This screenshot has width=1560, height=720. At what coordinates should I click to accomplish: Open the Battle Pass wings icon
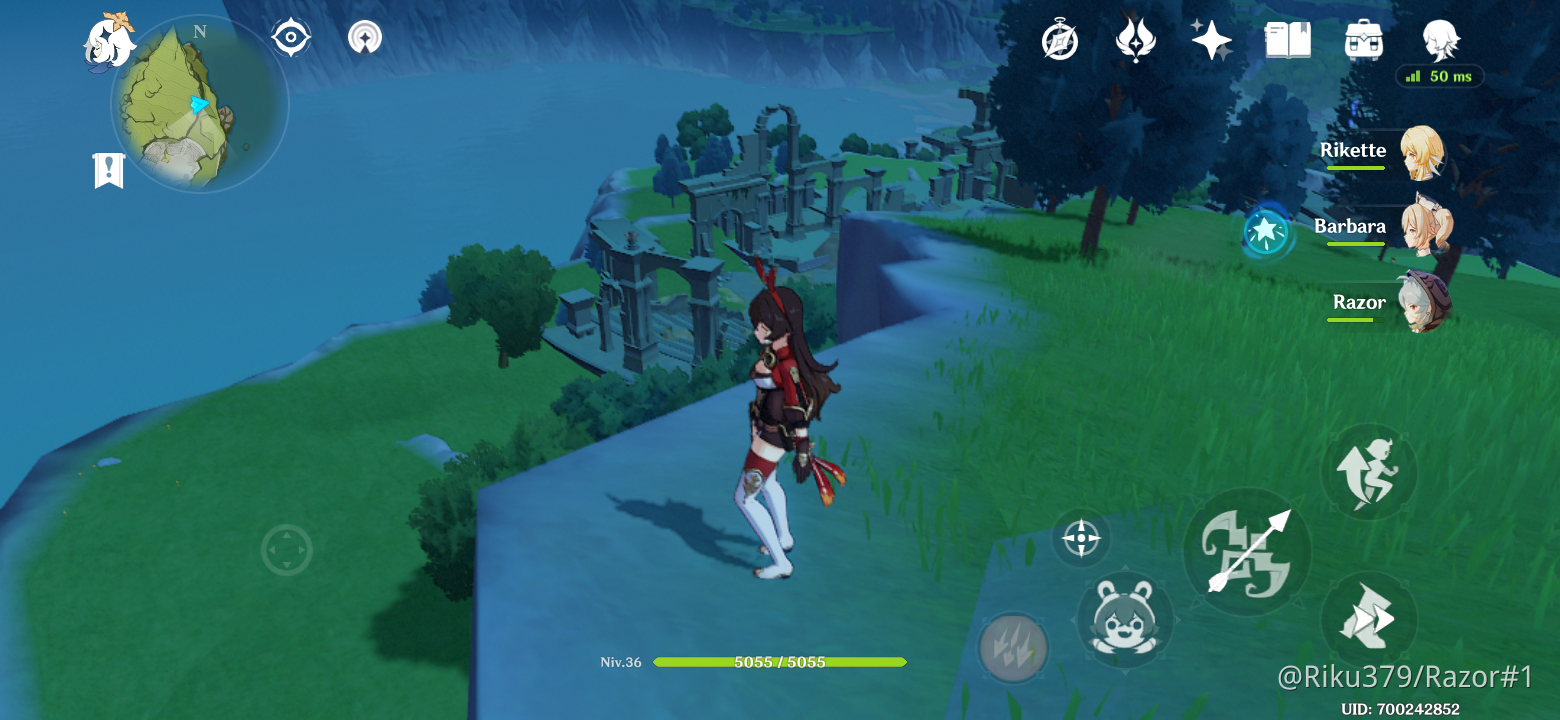pos(1135,40)
